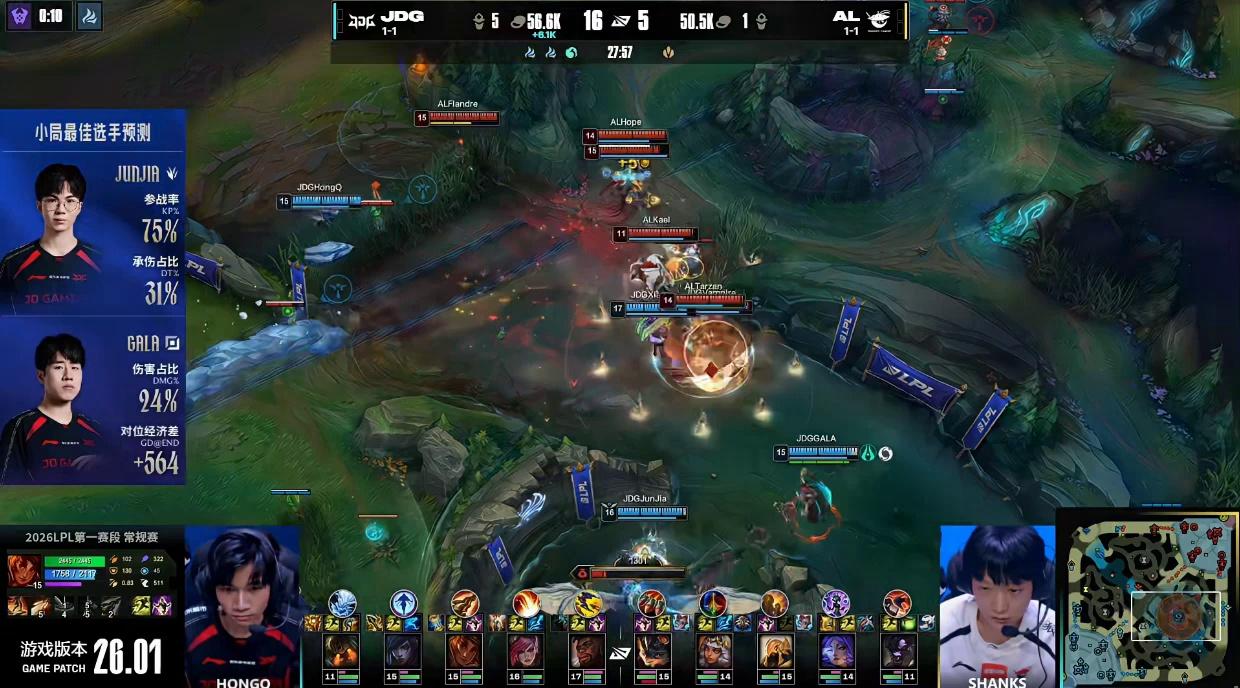Click the blue winged-figure ultimate icon
1240x688 pixels.
pos(403,603)
